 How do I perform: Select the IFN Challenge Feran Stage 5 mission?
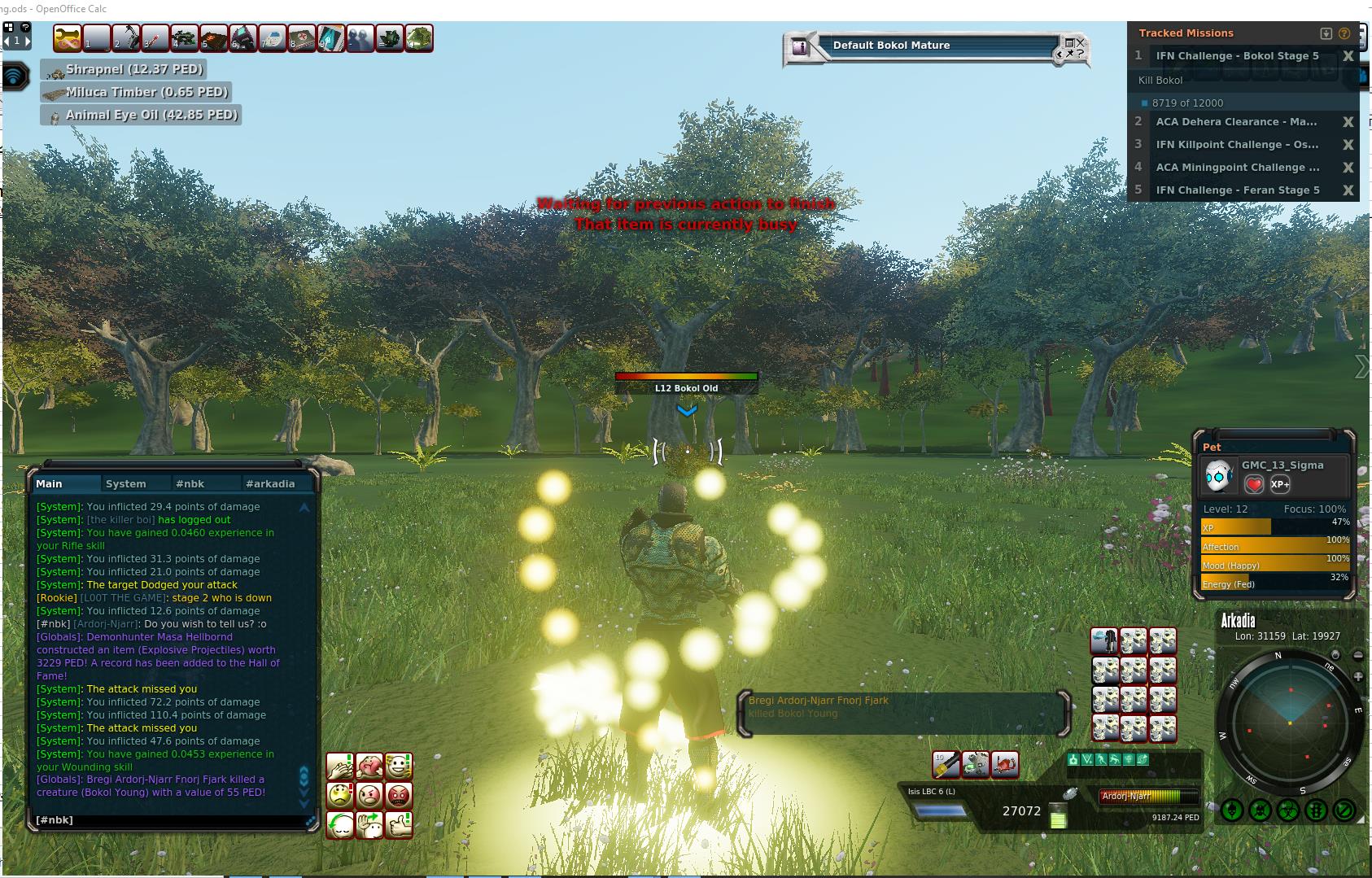tap(1238, 190)
